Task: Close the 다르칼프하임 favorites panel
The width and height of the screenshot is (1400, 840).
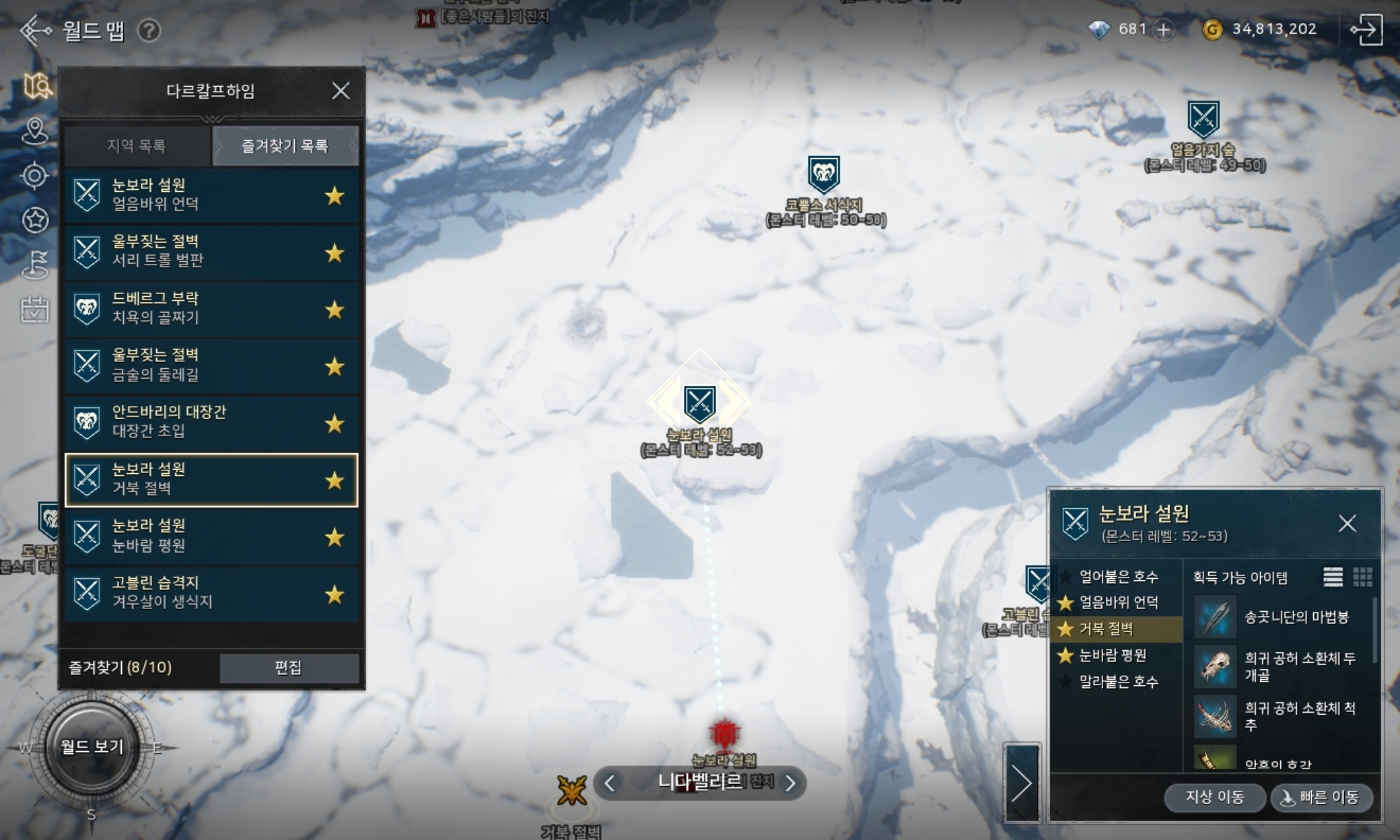Action: pyautogui.click(x=340, y=91)
